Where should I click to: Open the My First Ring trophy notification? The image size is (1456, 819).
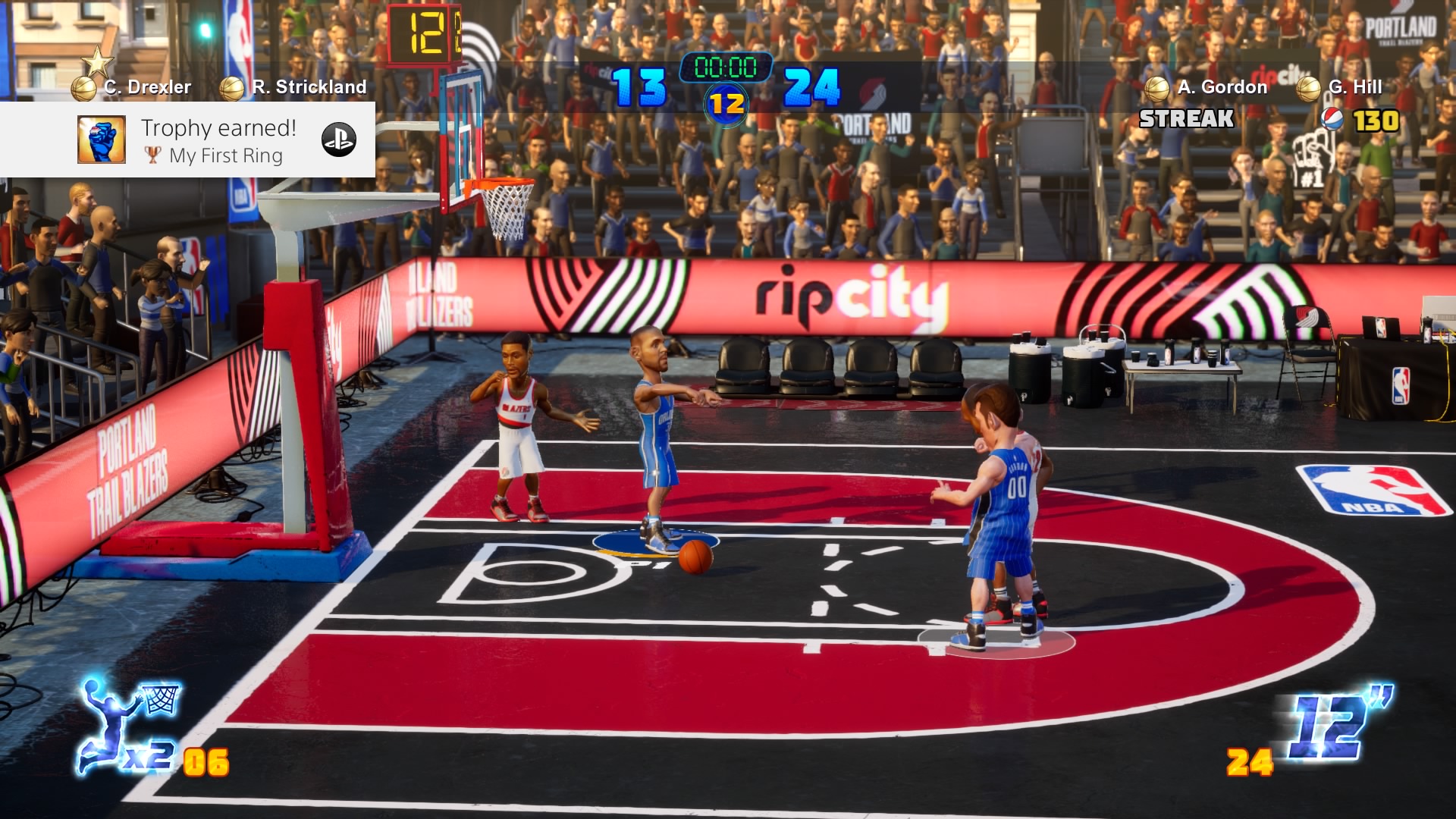point(220,141)
